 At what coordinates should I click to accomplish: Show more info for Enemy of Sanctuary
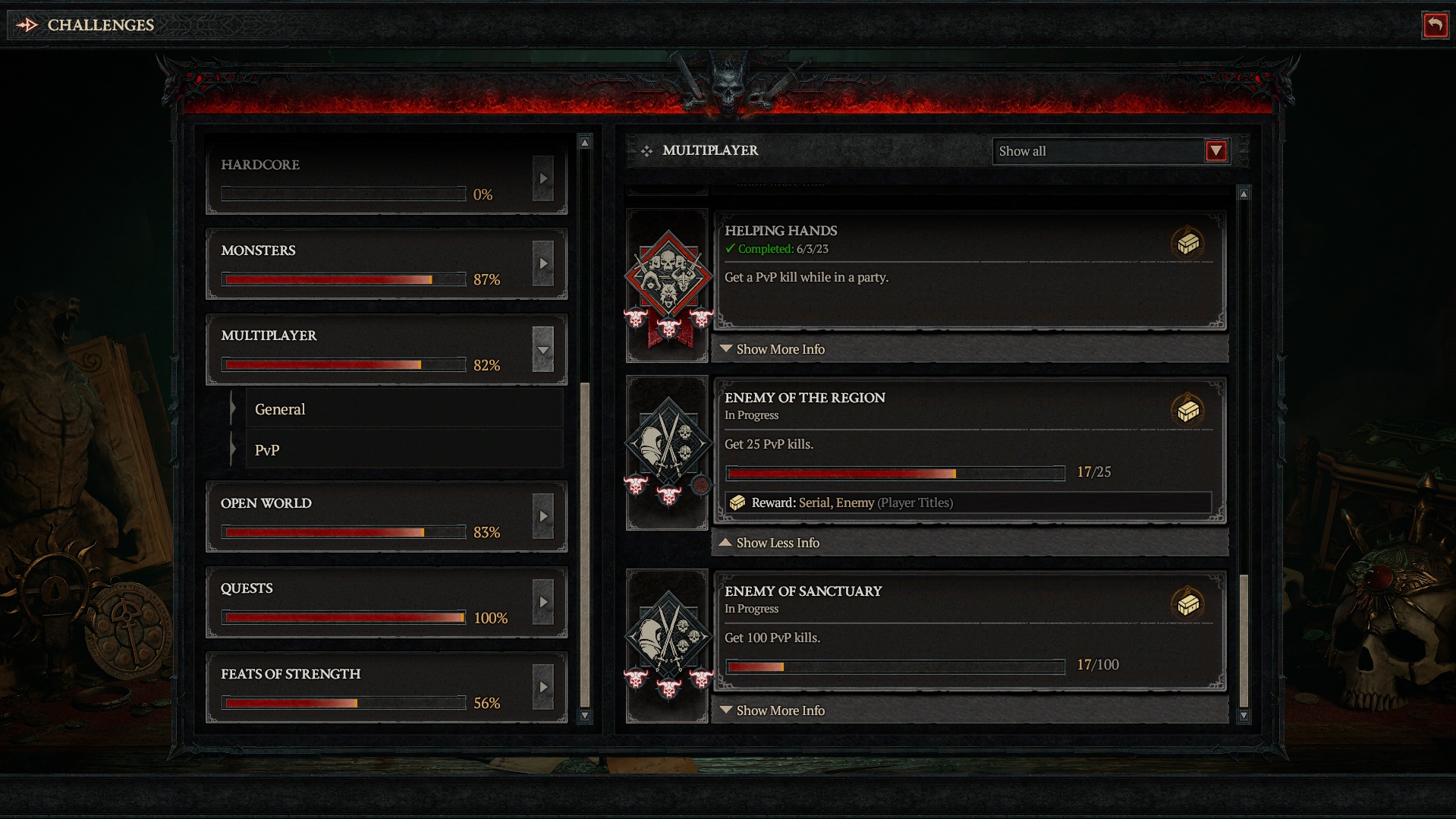[x=780, y=710]
